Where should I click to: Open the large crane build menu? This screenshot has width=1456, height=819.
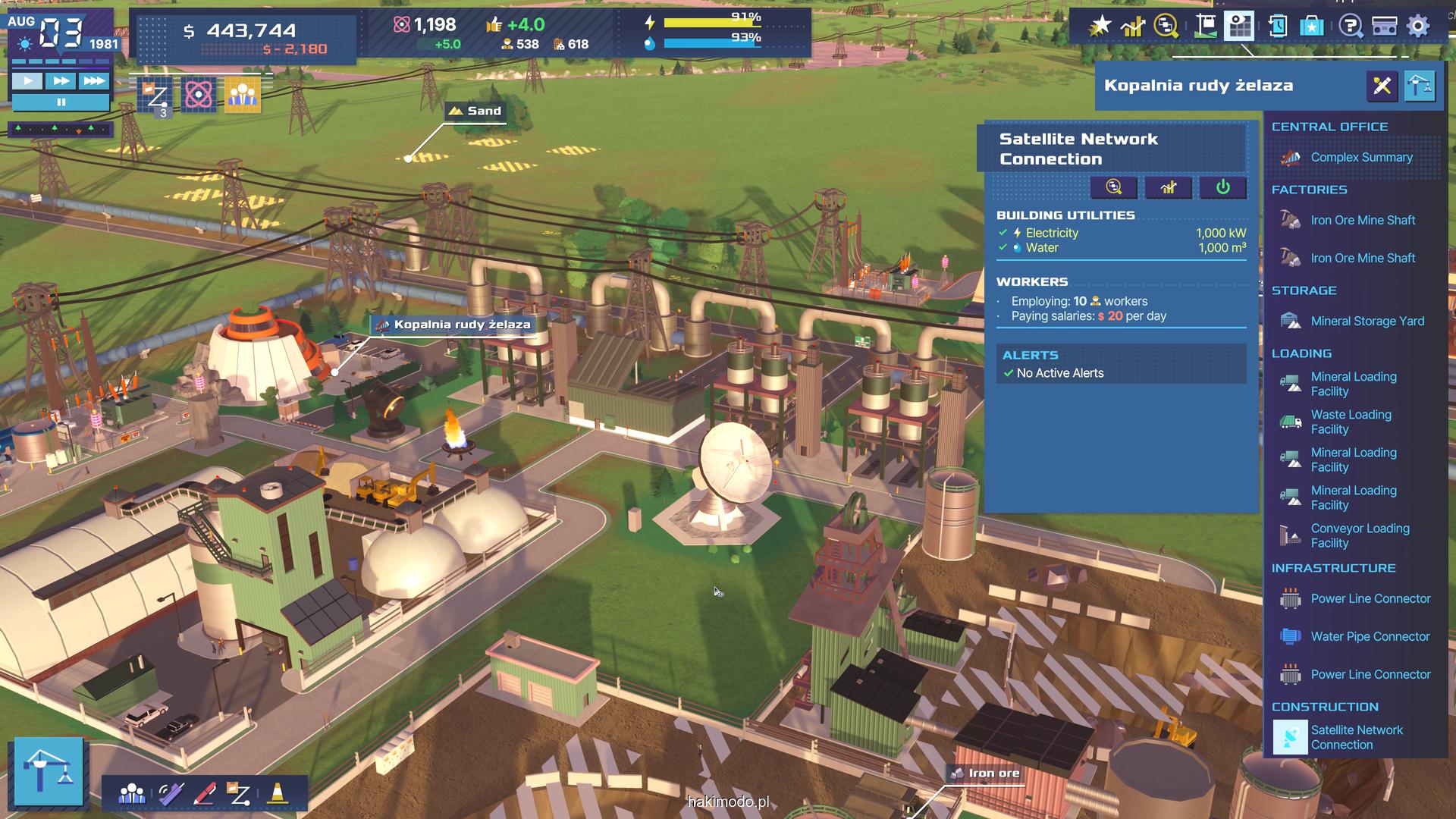[49, 770]
